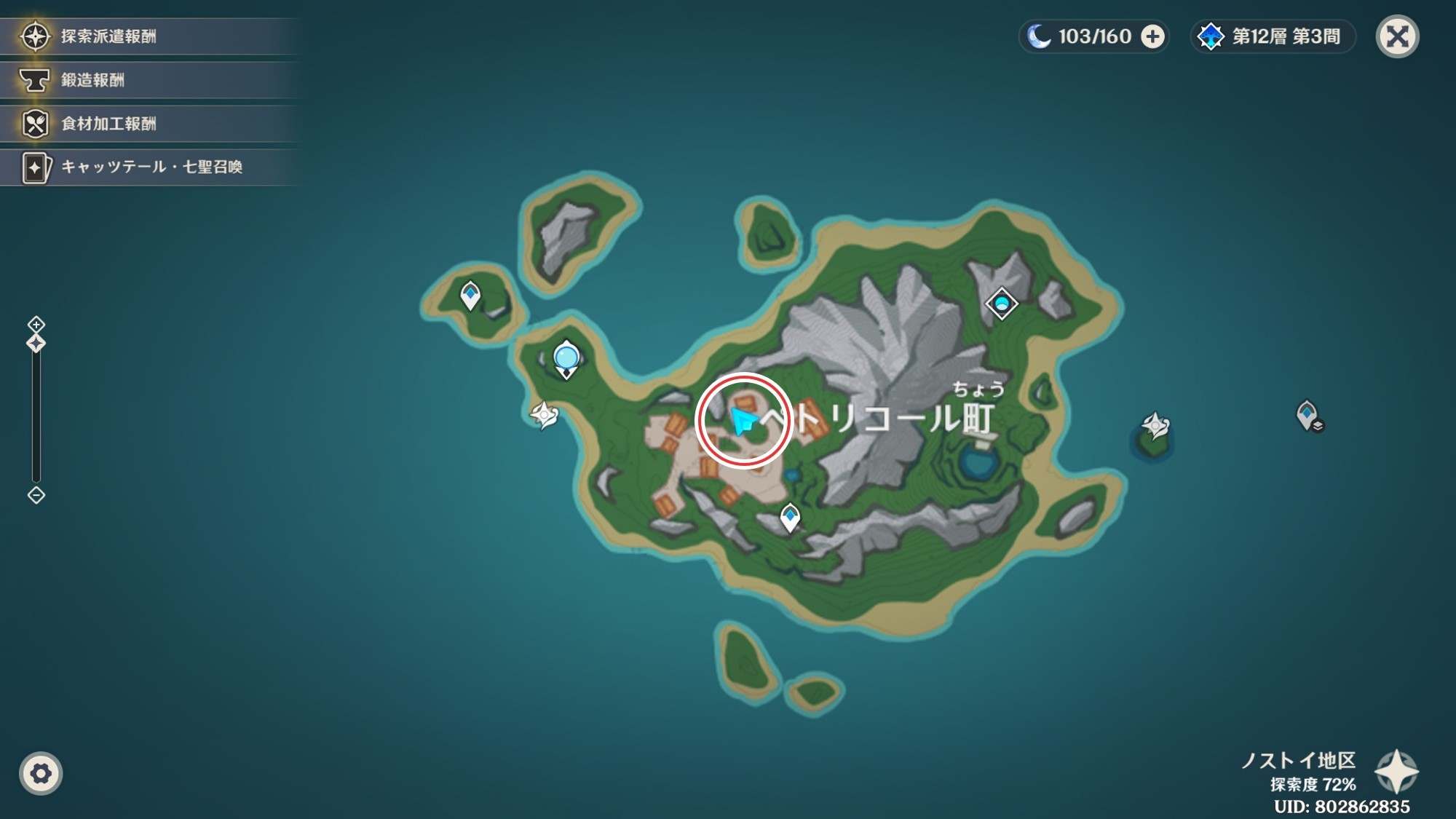The width and height of the screenshot is (1456, 819).
Task: Select the teleport waypoint south of ペトリコール町
Action: [791, 515]
